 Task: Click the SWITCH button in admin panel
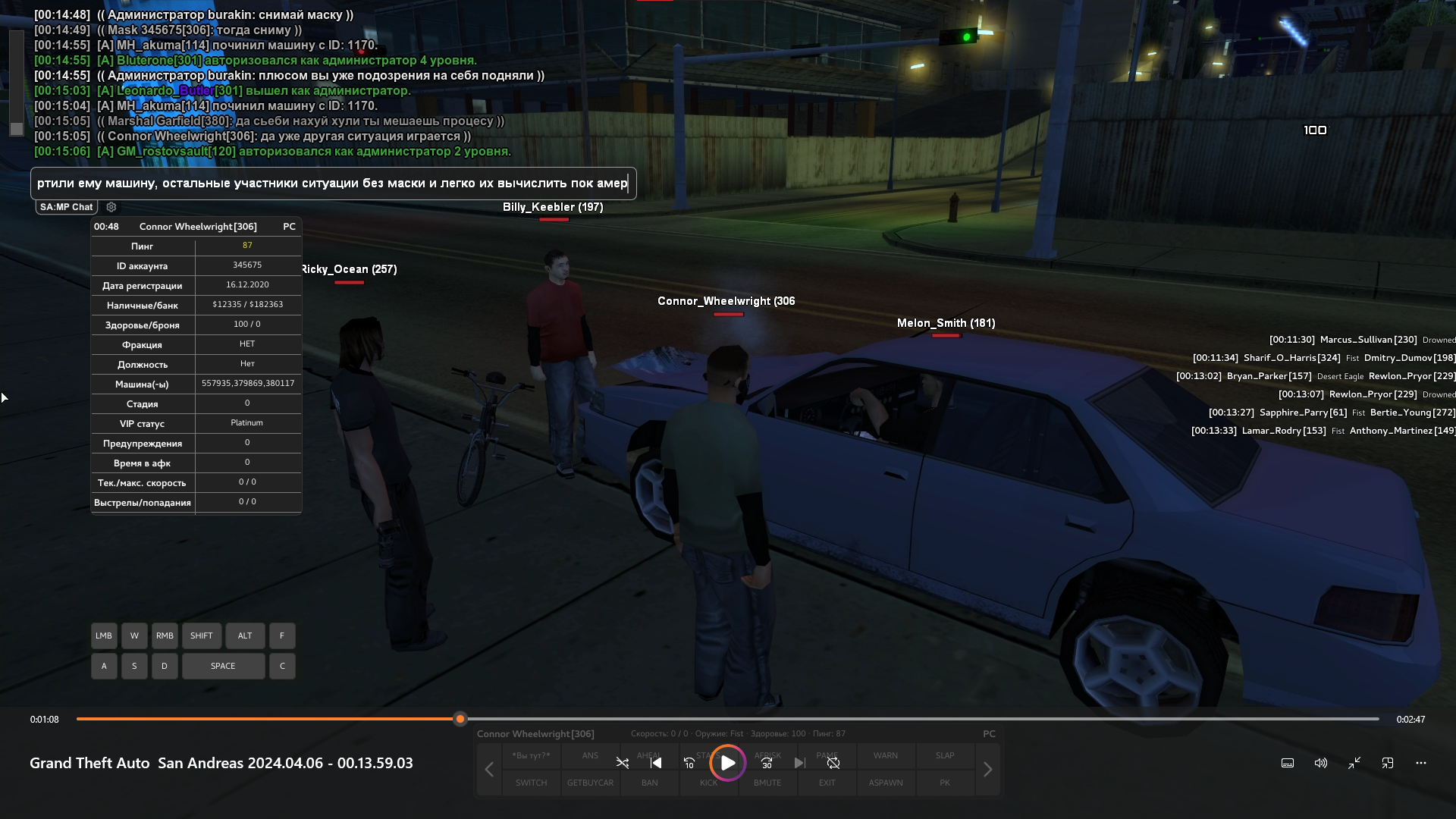531,783
